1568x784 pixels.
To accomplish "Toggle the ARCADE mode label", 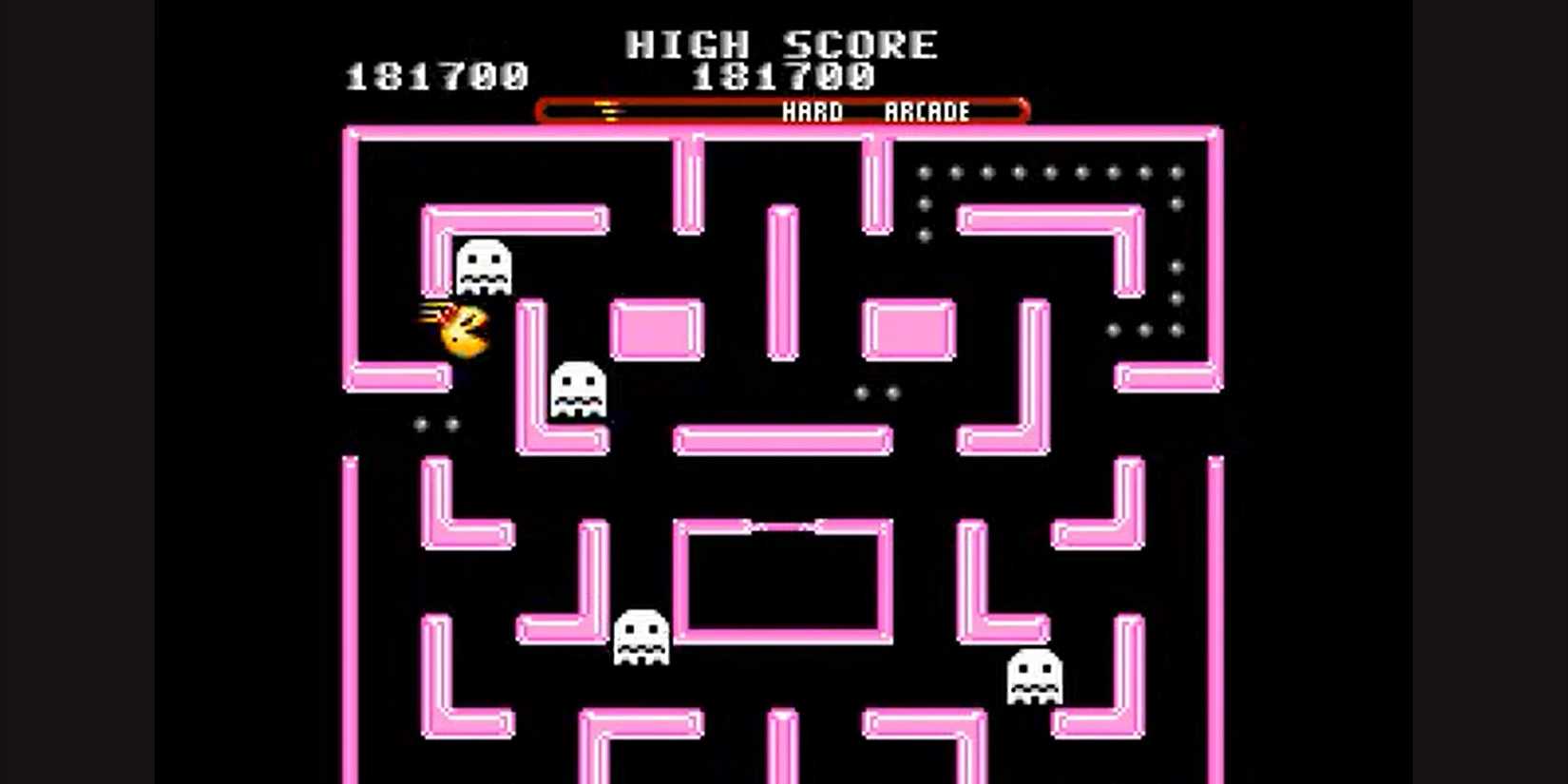I will click(926, 111).
